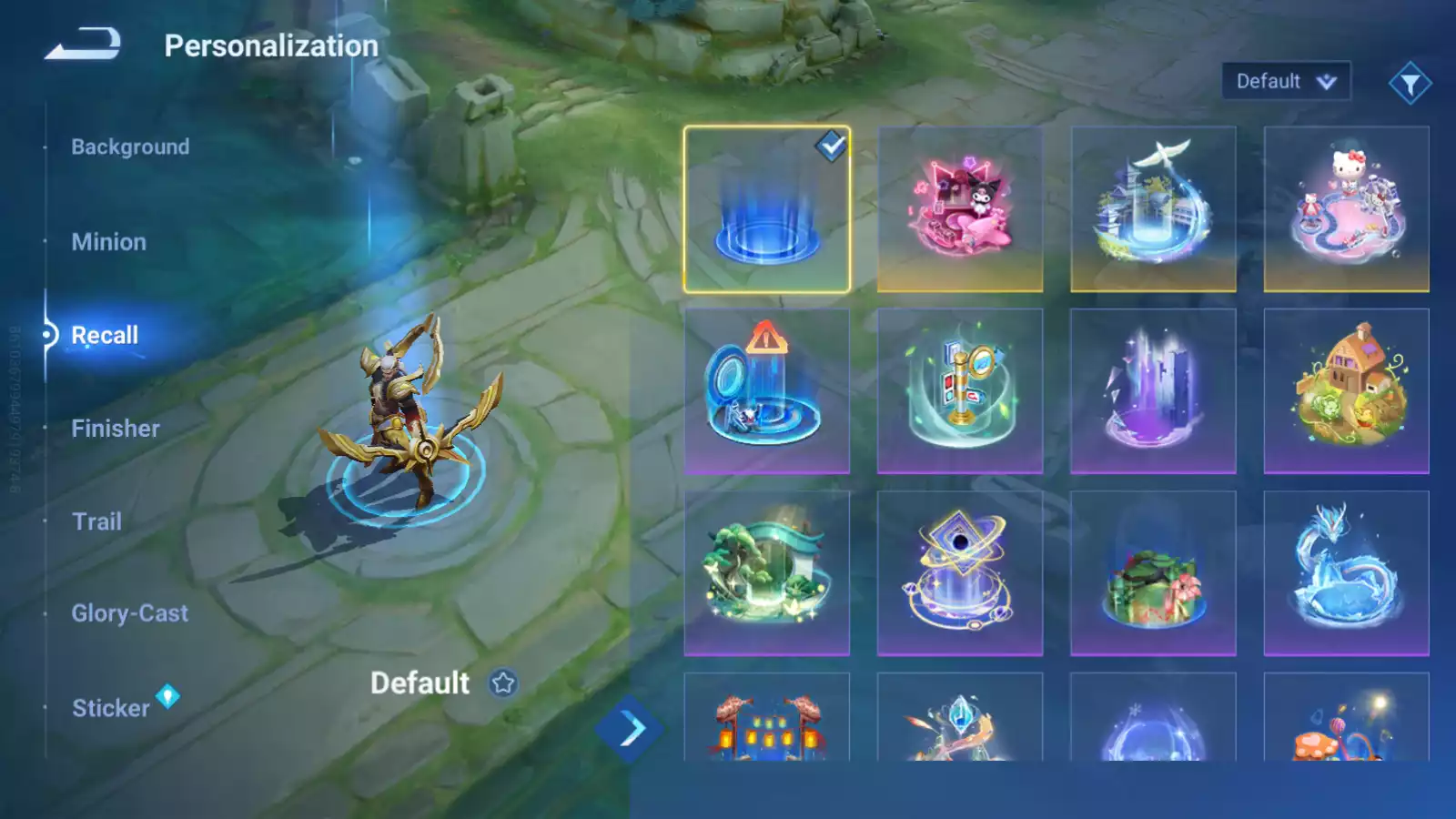Open the Sticker category
This screenshot has height=819, width=1456.
point(111,708)
